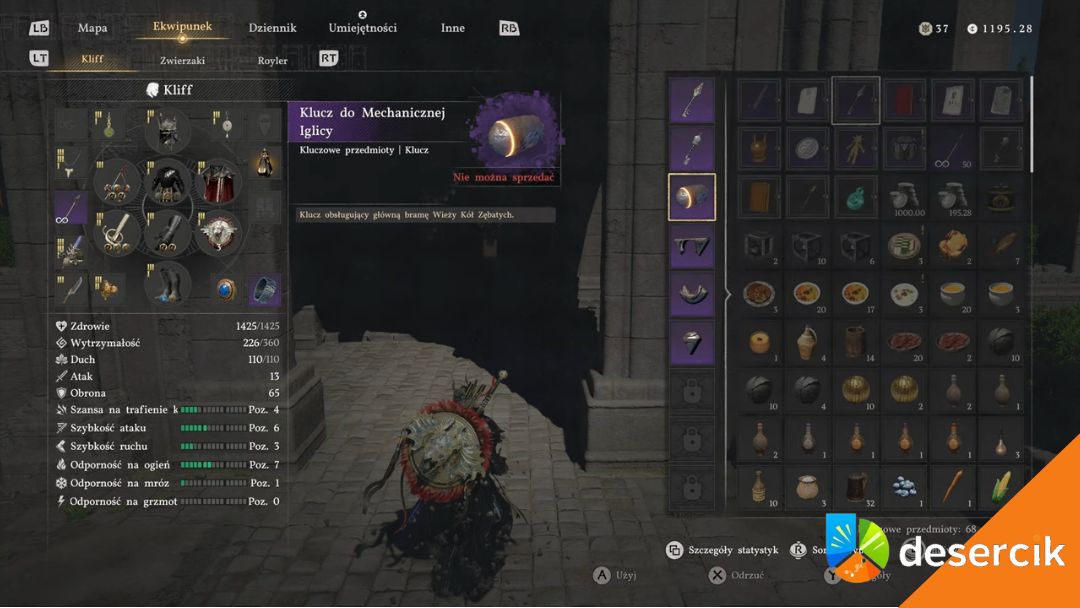Image resolution: width=1080 pixels, height=608 pixels.
Task: Open the Umiejętności tab
Action: 362,28
